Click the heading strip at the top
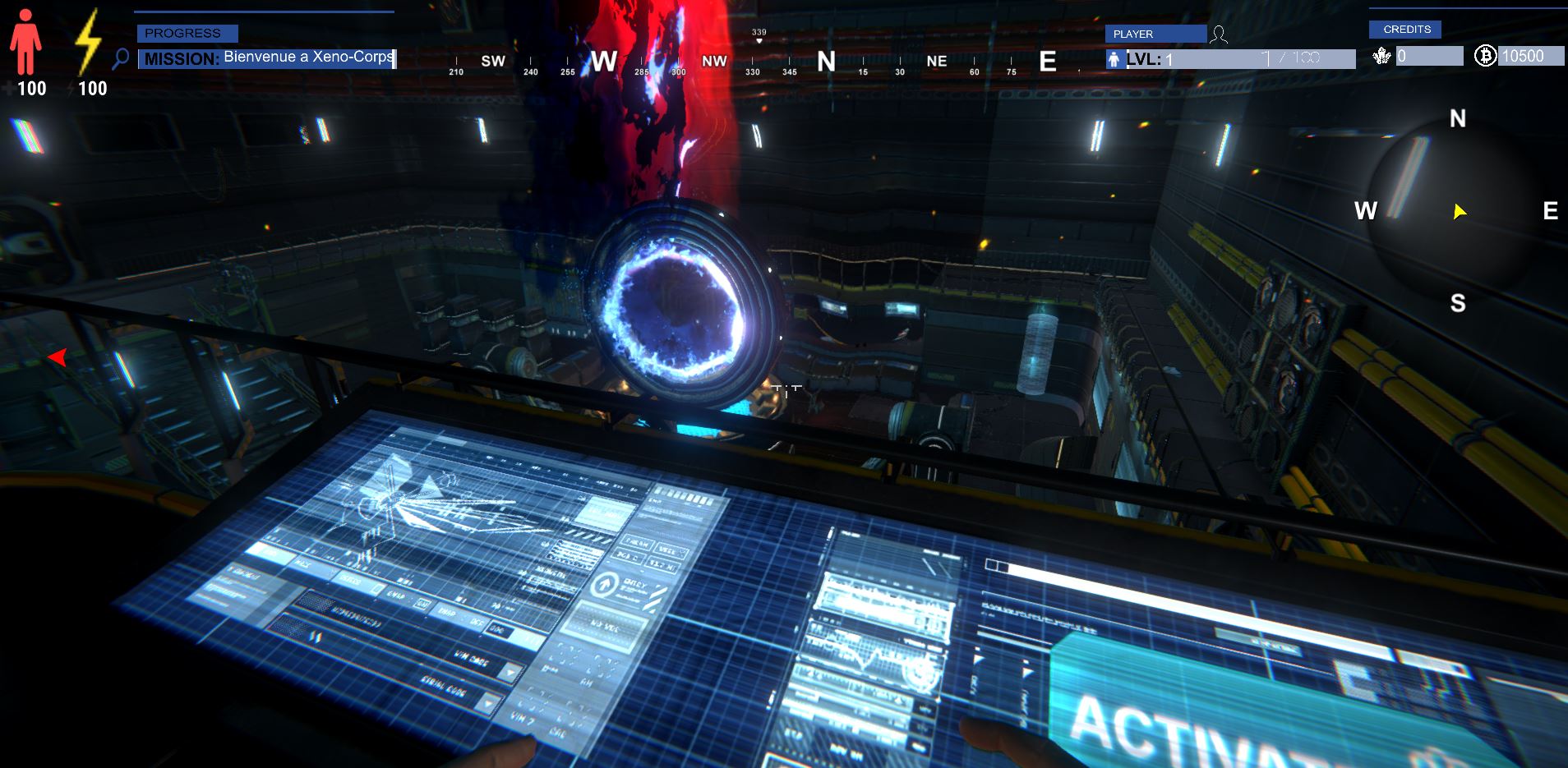This screenshot has width=1568, height=768. click(752, 62)
